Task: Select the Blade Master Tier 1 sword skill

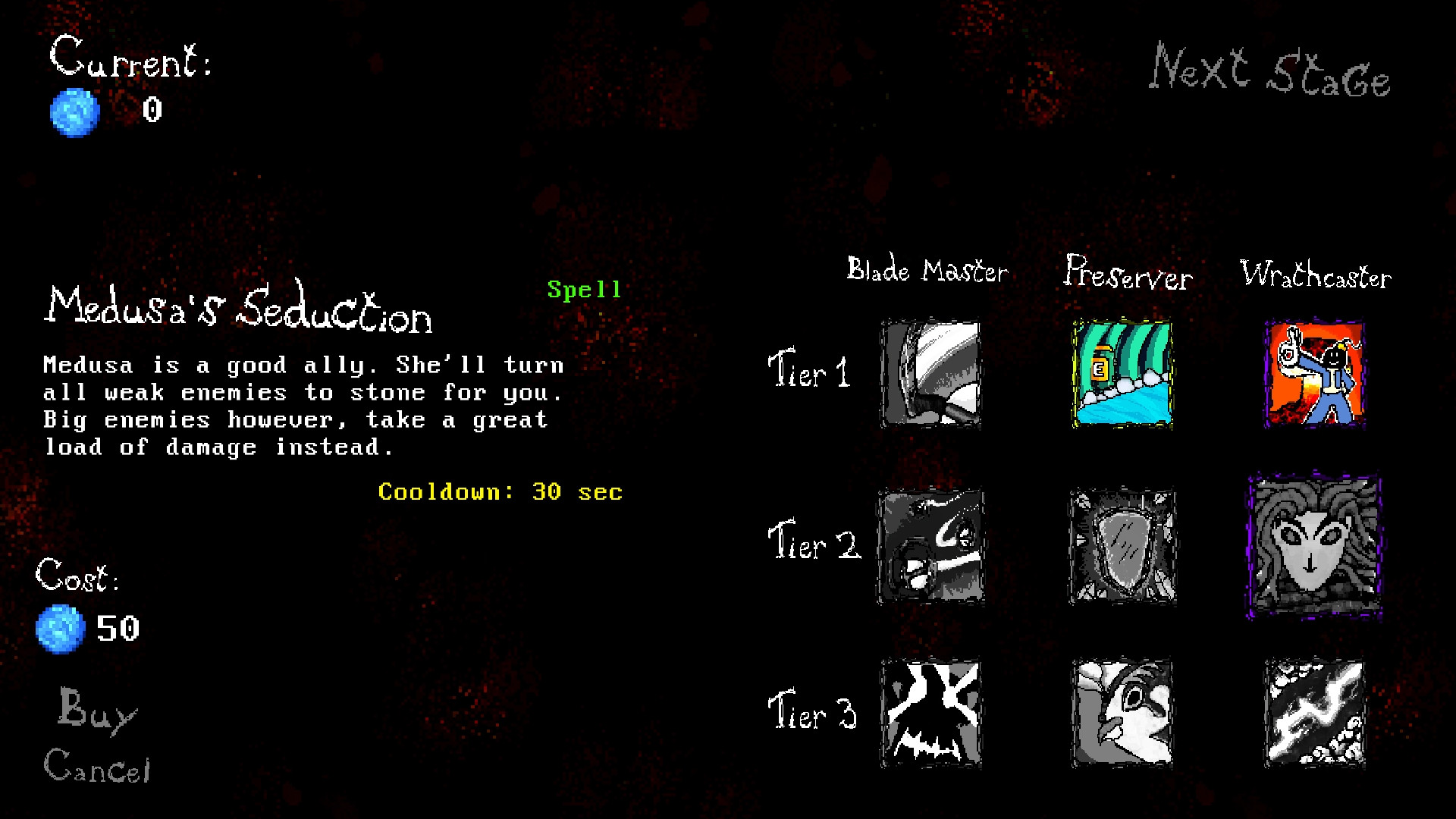Action: pos(930,373)
